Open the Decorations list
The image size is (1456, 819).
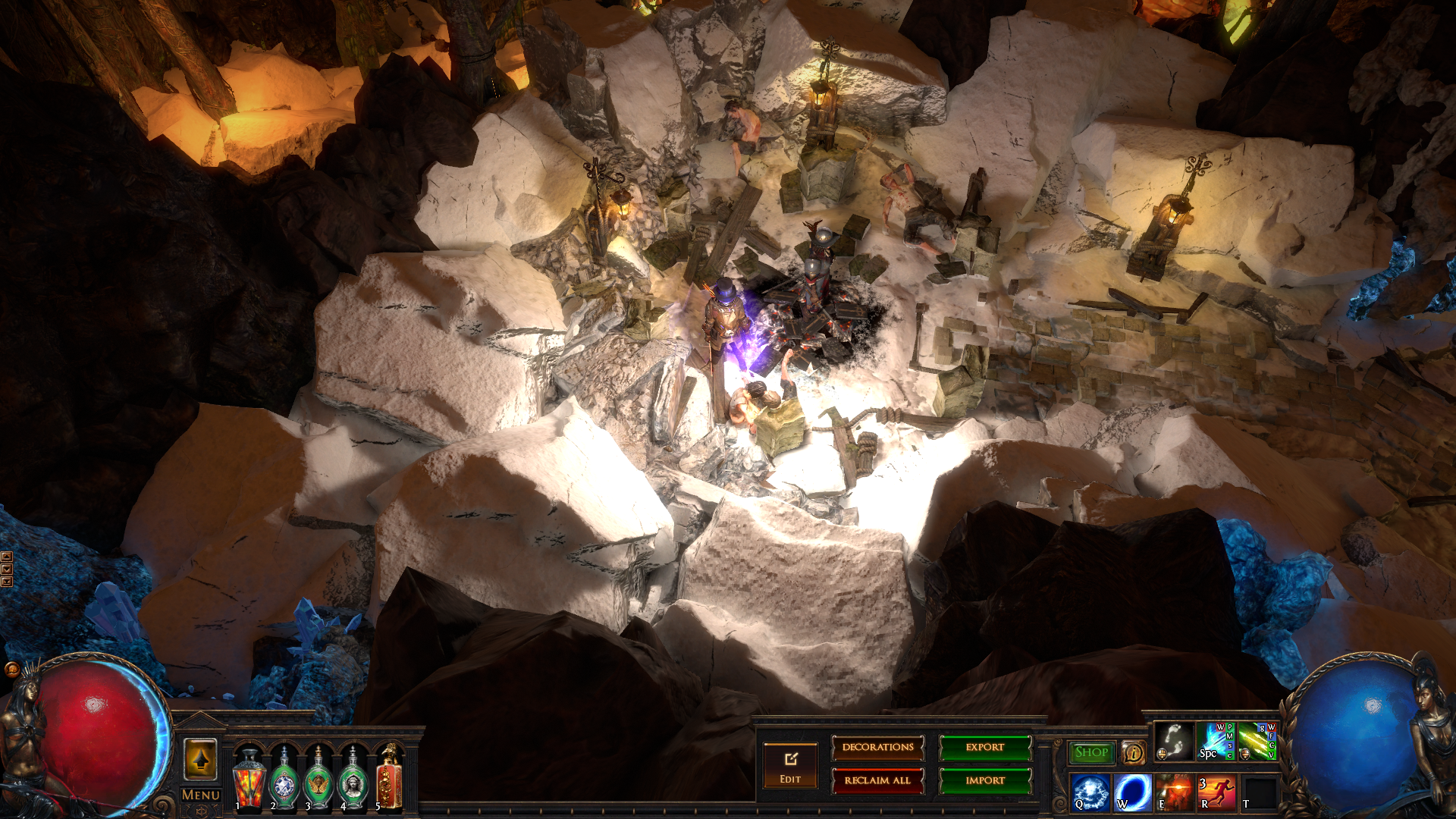point(877,748)
